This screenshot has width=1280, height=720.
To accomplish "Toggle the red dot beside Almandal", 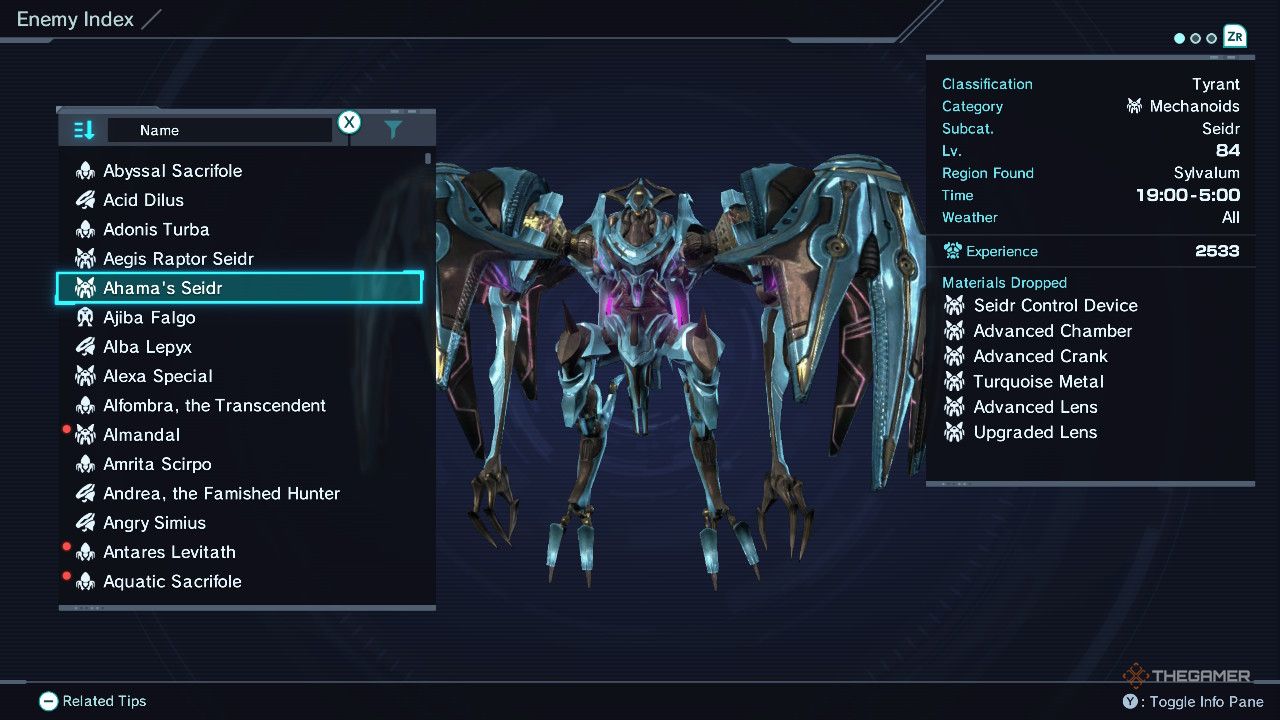I will click(66, 429).
